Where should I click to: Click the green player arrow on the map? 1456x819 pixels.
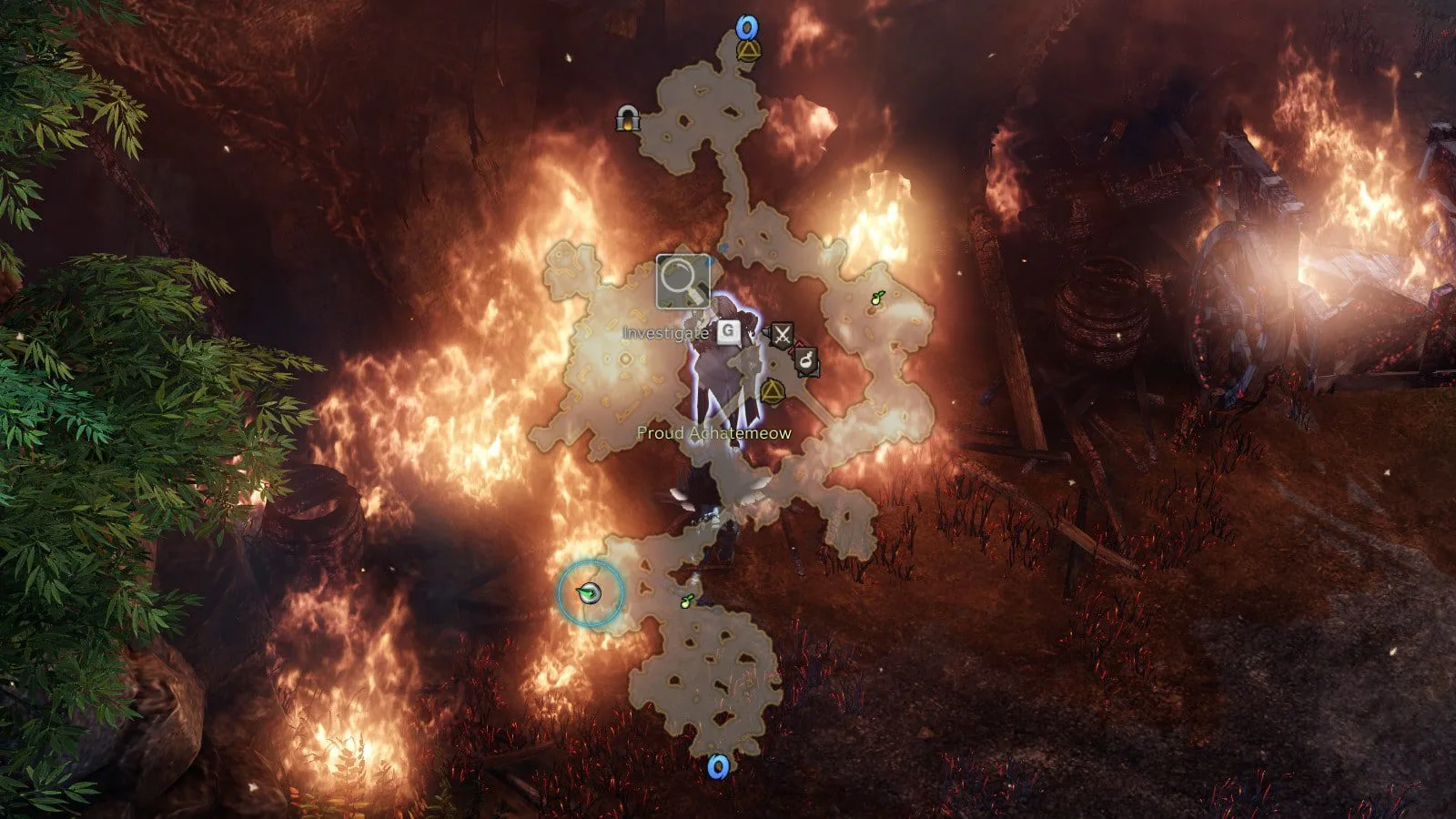tap(590, 594)
